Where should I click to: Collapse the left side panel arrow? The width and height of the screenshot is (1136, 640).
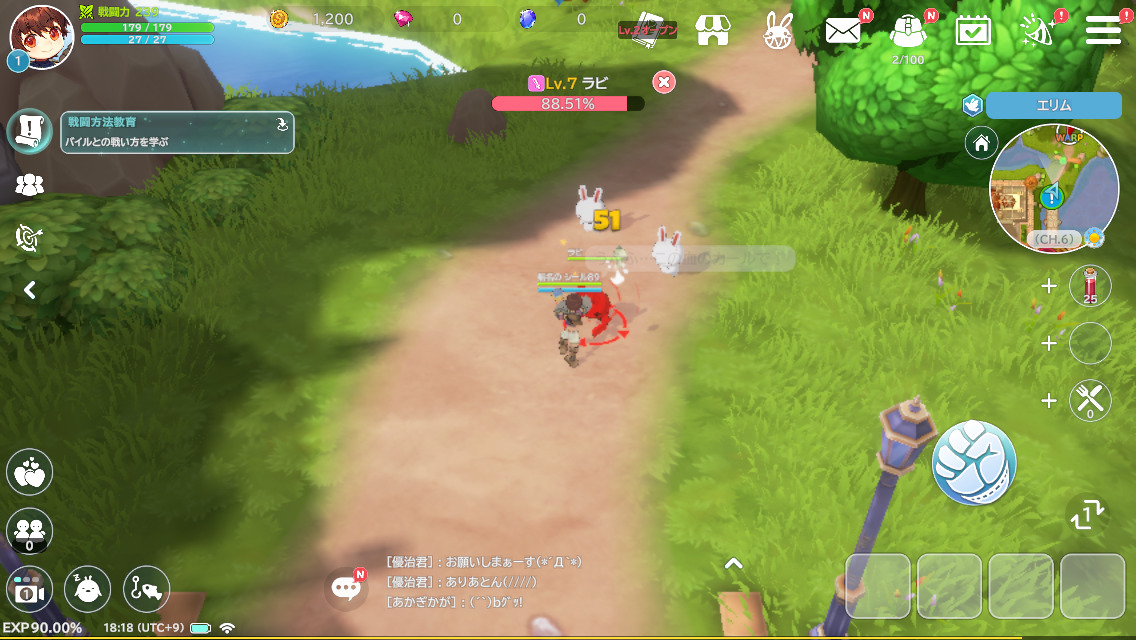tap(30, 290)
